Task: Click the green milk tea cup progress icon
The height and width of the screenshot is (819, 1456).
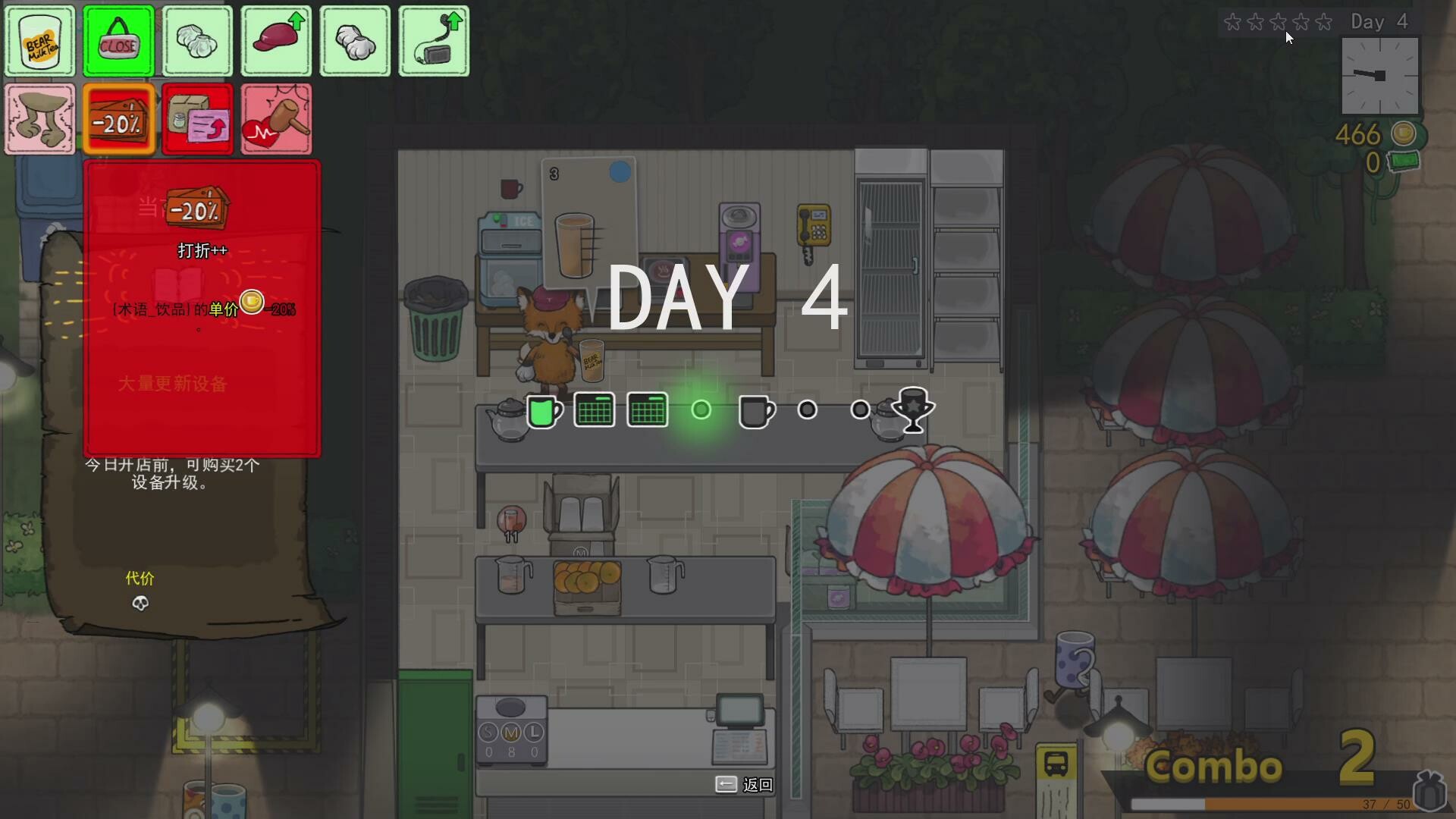Action: point(544,410)
